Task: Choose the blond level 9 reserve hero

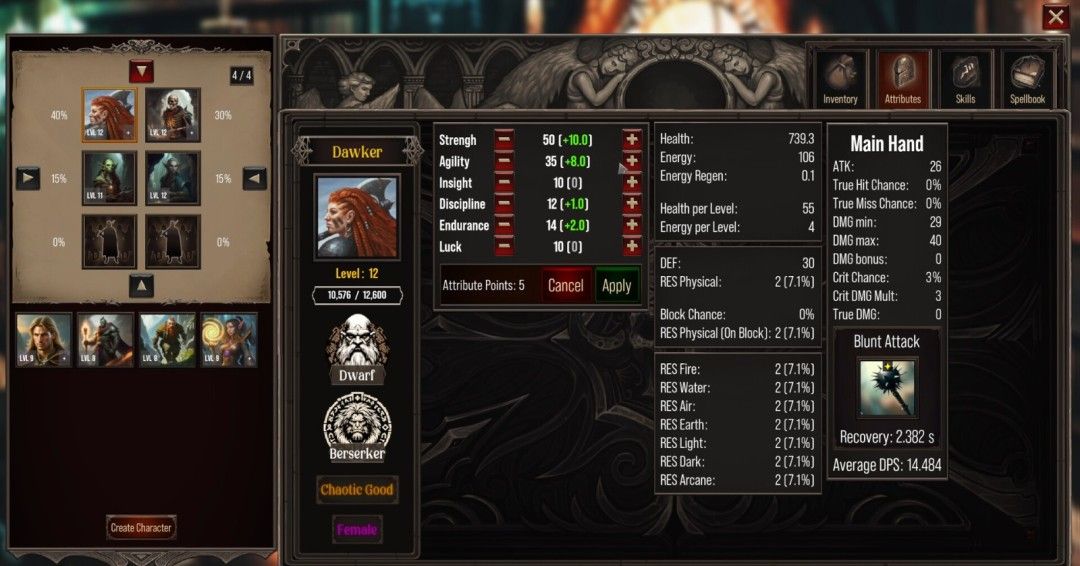Action: click(44, 340)
